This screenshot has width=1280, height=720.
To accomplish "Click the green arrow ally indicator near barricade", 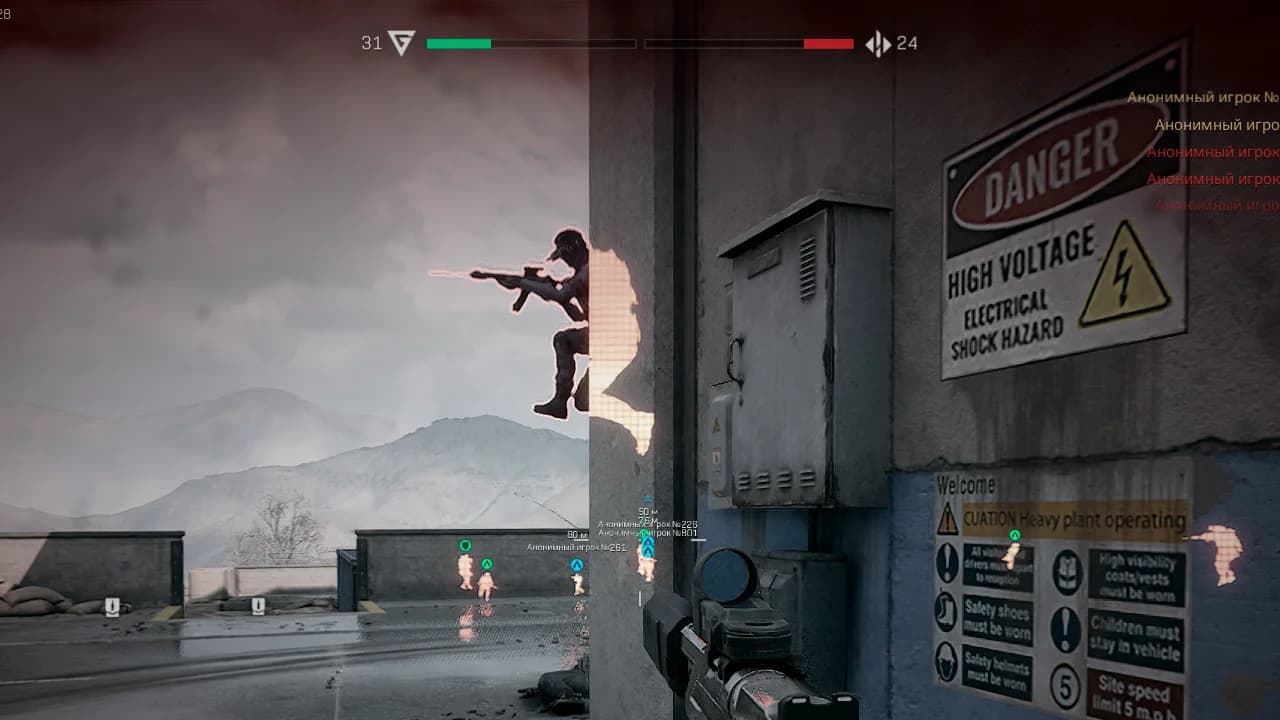I will point(486,565).
